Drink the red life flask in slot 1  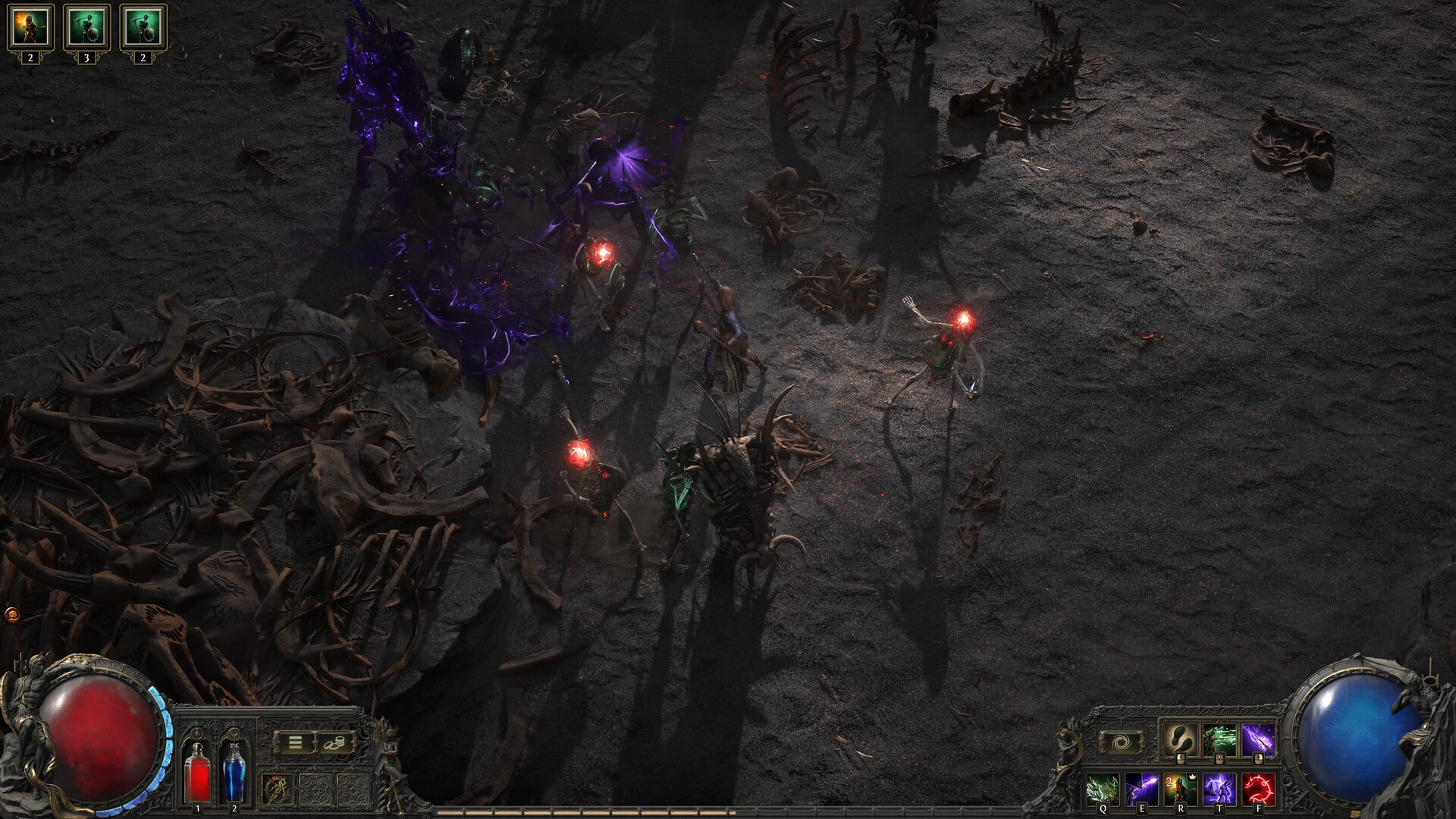pyautogui.click(x=197, y=773)
